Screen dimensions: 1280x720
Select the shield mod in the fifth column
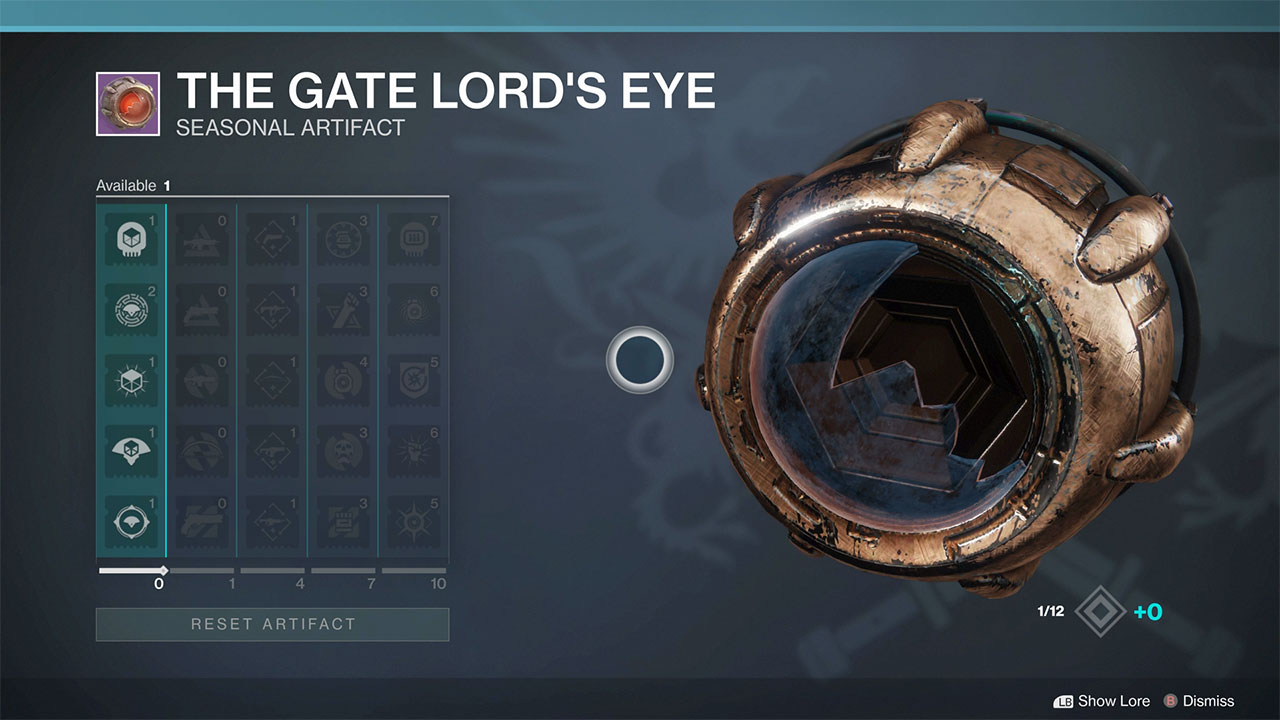click(414, 380)
